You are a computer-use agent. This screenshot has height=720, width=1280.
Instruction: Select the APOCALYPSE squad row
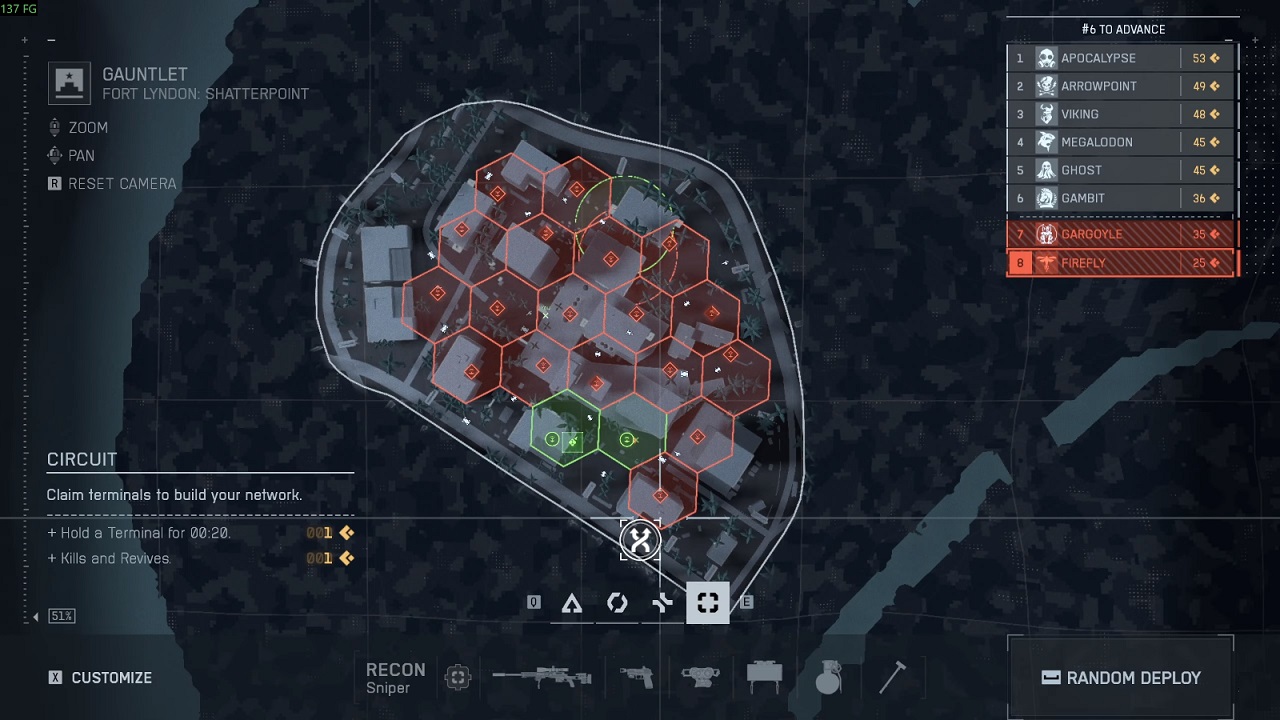pyautogui.click(x=1121, y=58)
